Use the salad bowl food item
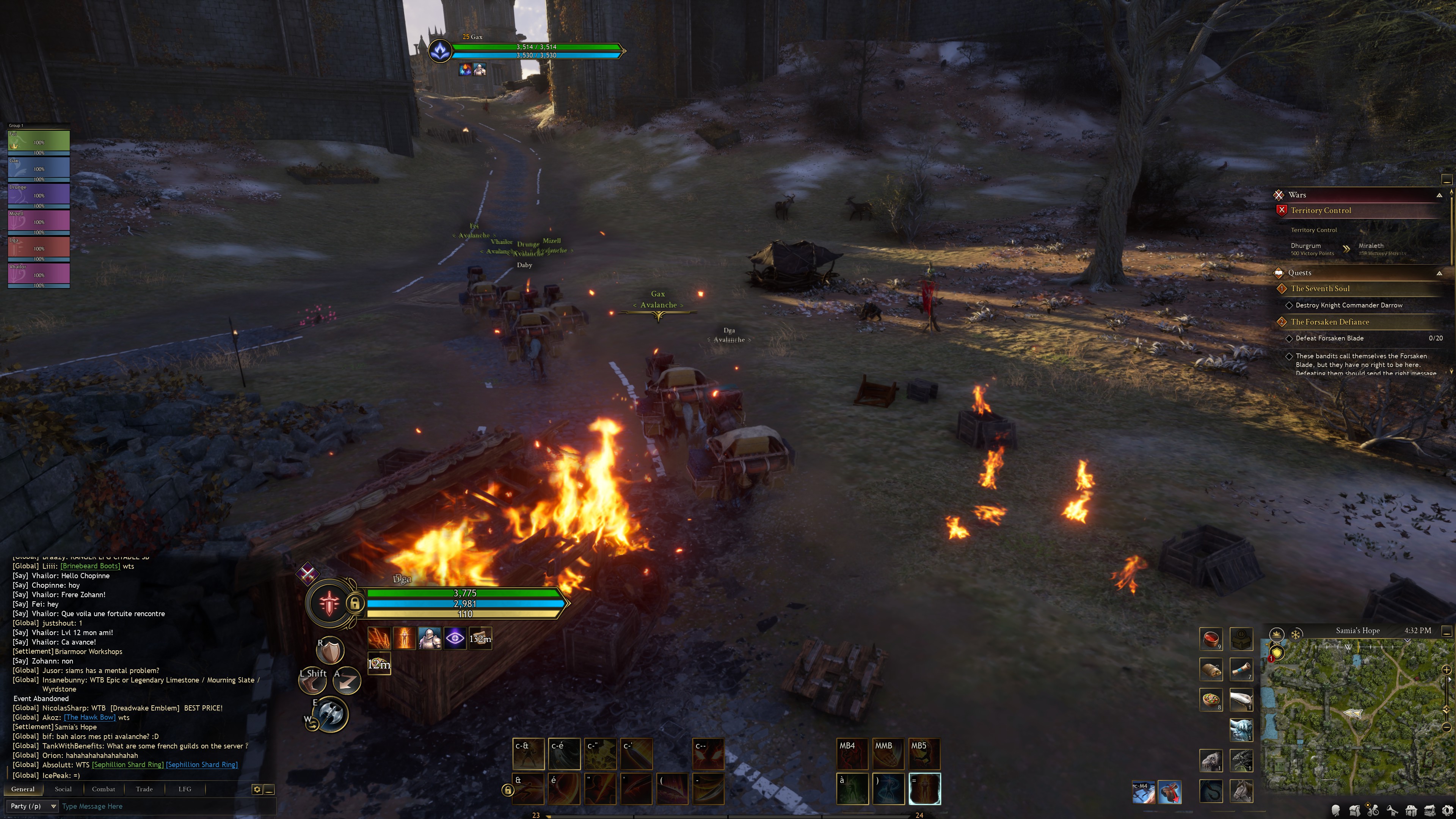 point(1211,700)
